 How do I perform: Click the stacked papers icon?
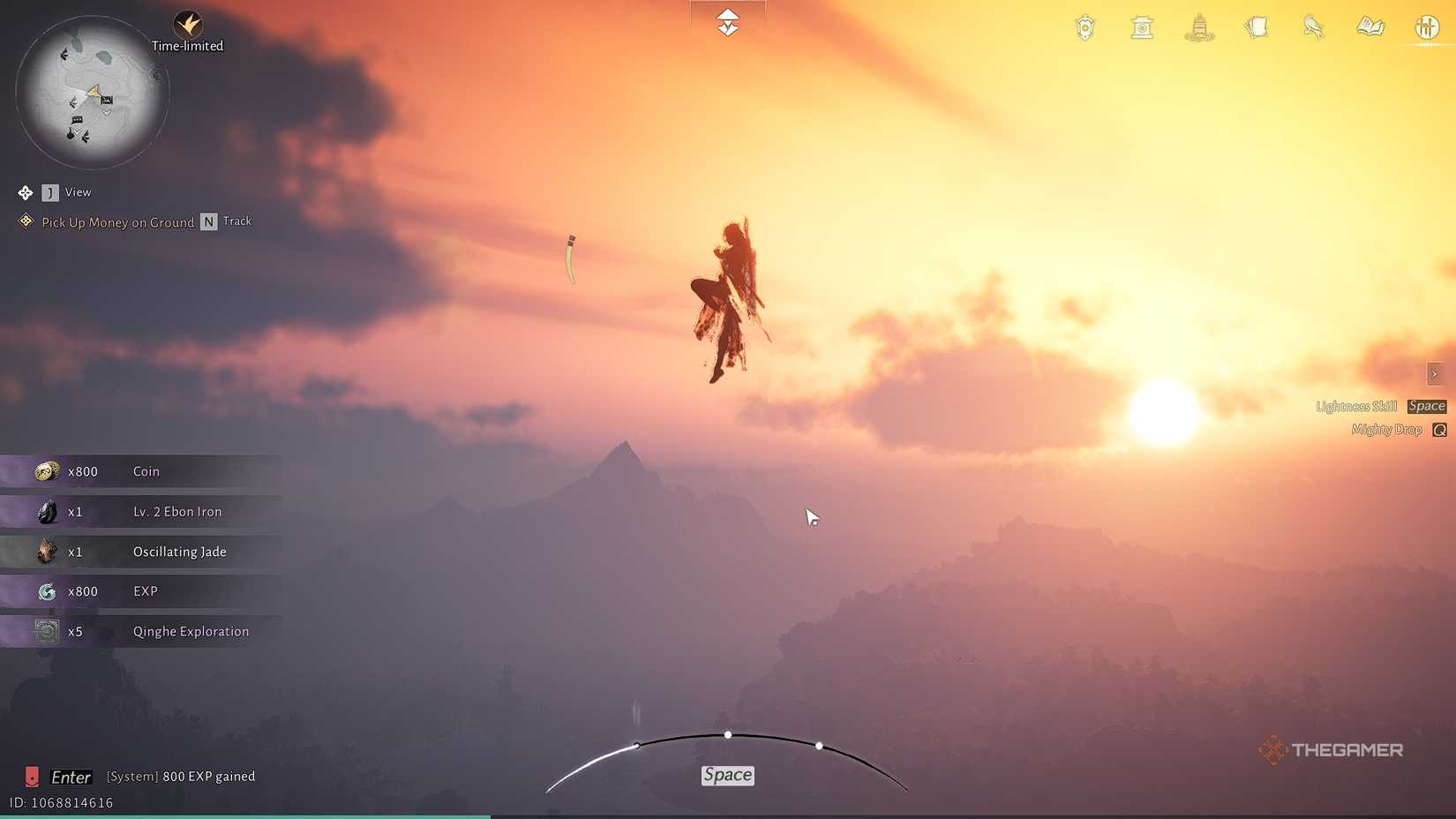click(1256, 27)
